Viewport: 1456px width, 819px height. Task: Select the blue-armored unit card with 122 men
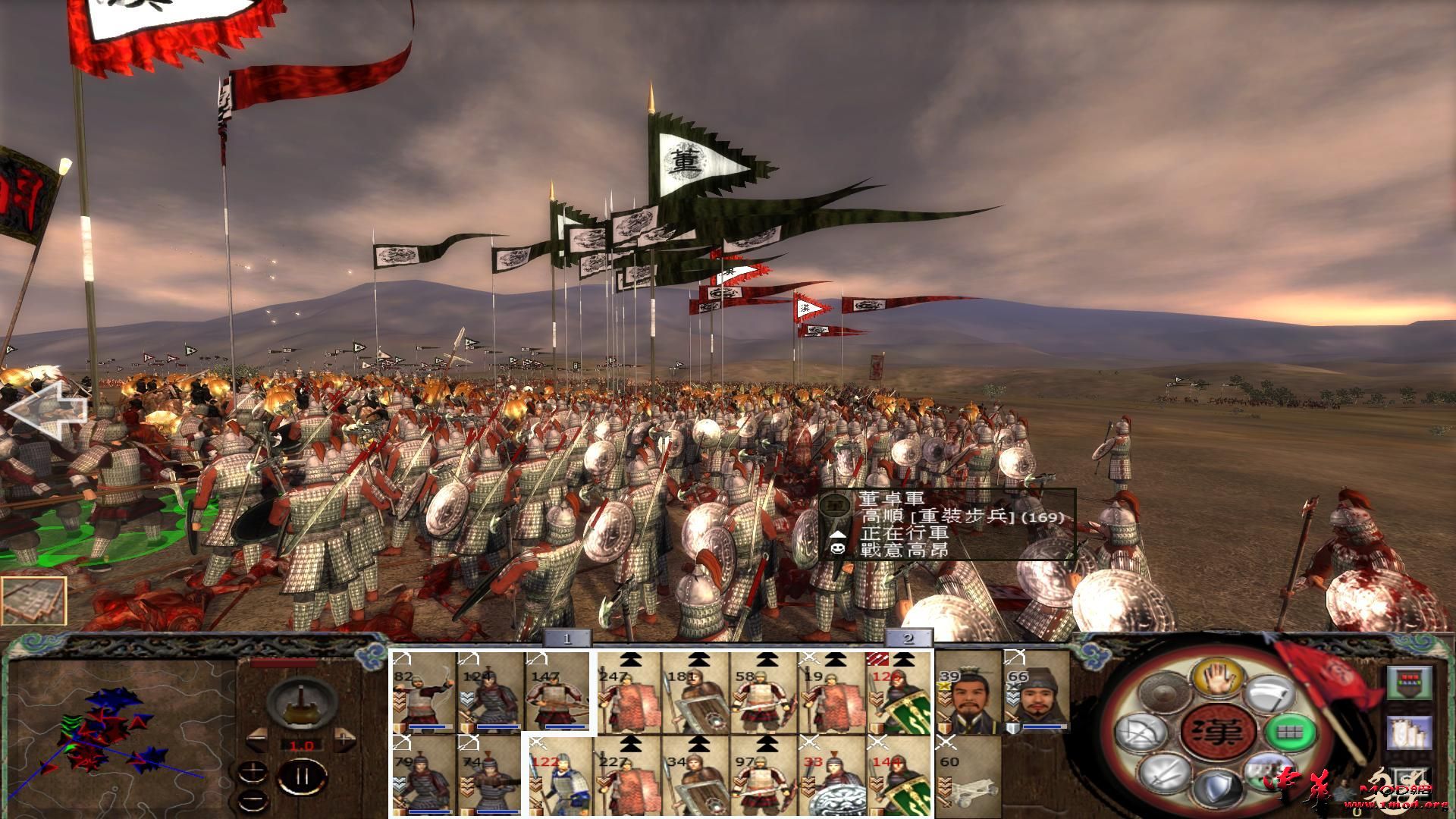[560, 775]
